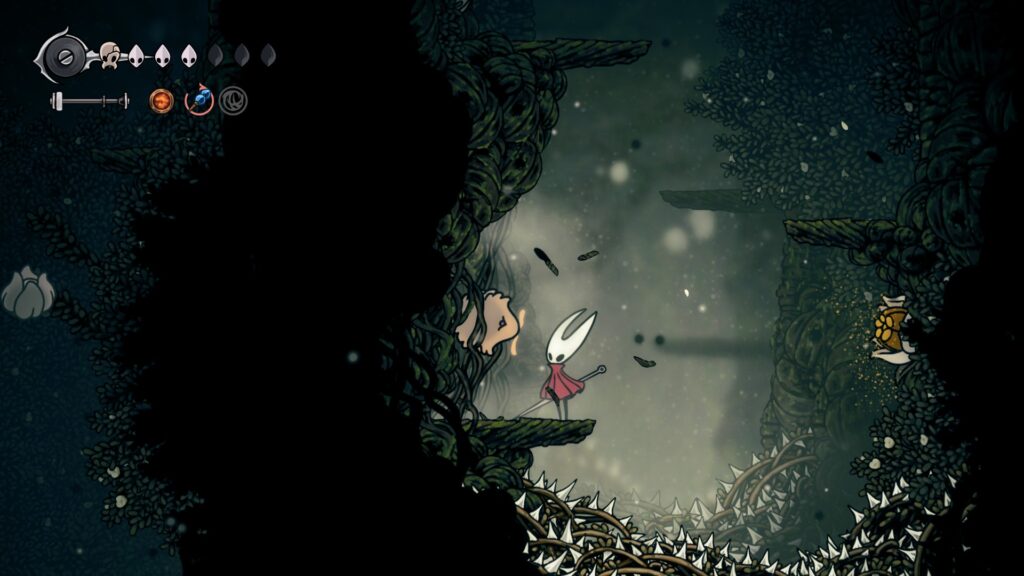Image resolution: width=1024 pixels, height=576 pixels.
Task: Choose the grey spiral tool icon
Action: (233, 101)
